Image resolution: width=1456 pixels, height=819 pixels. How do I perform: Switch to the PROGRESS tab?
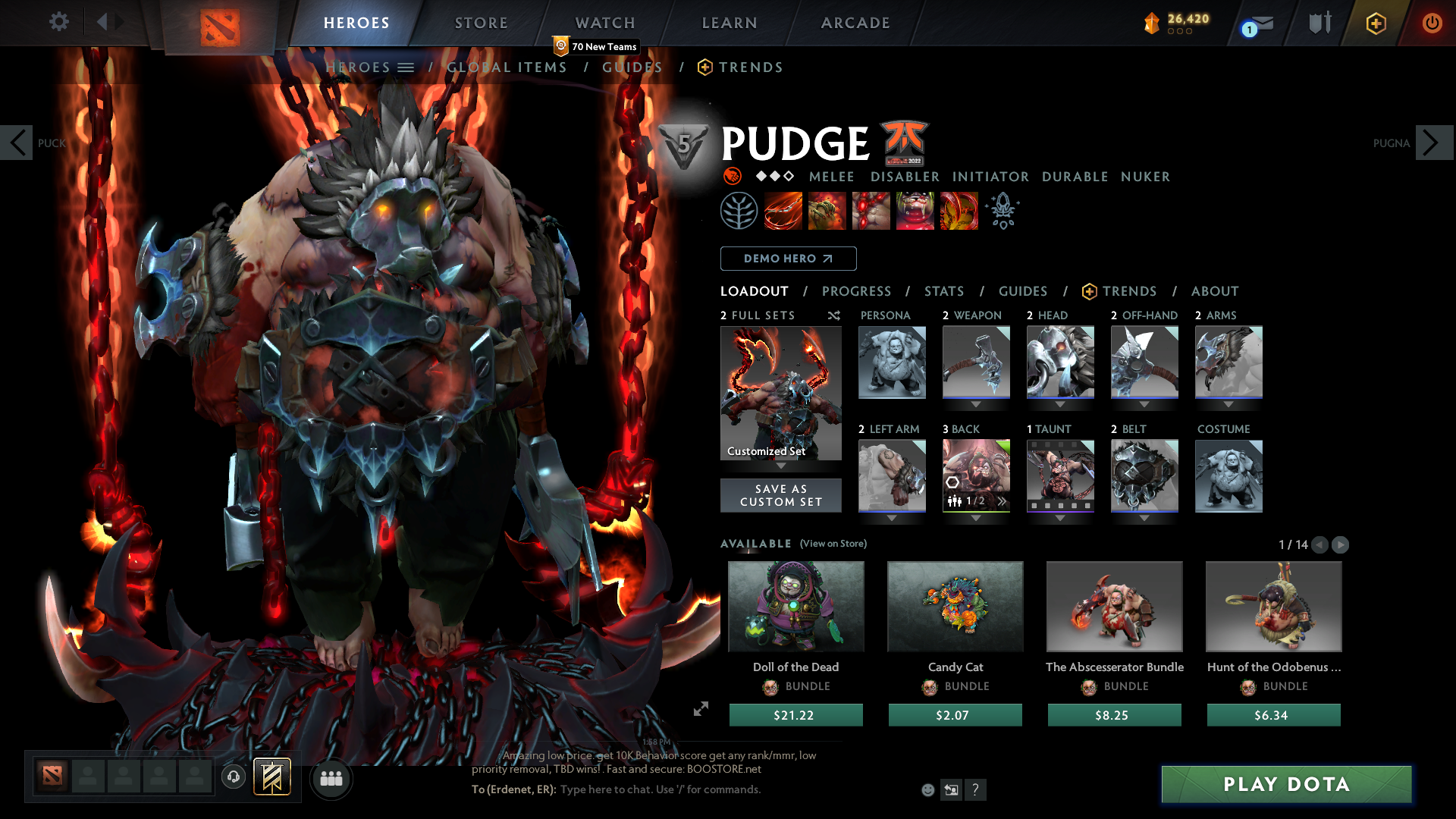click(x=857, y=291)
